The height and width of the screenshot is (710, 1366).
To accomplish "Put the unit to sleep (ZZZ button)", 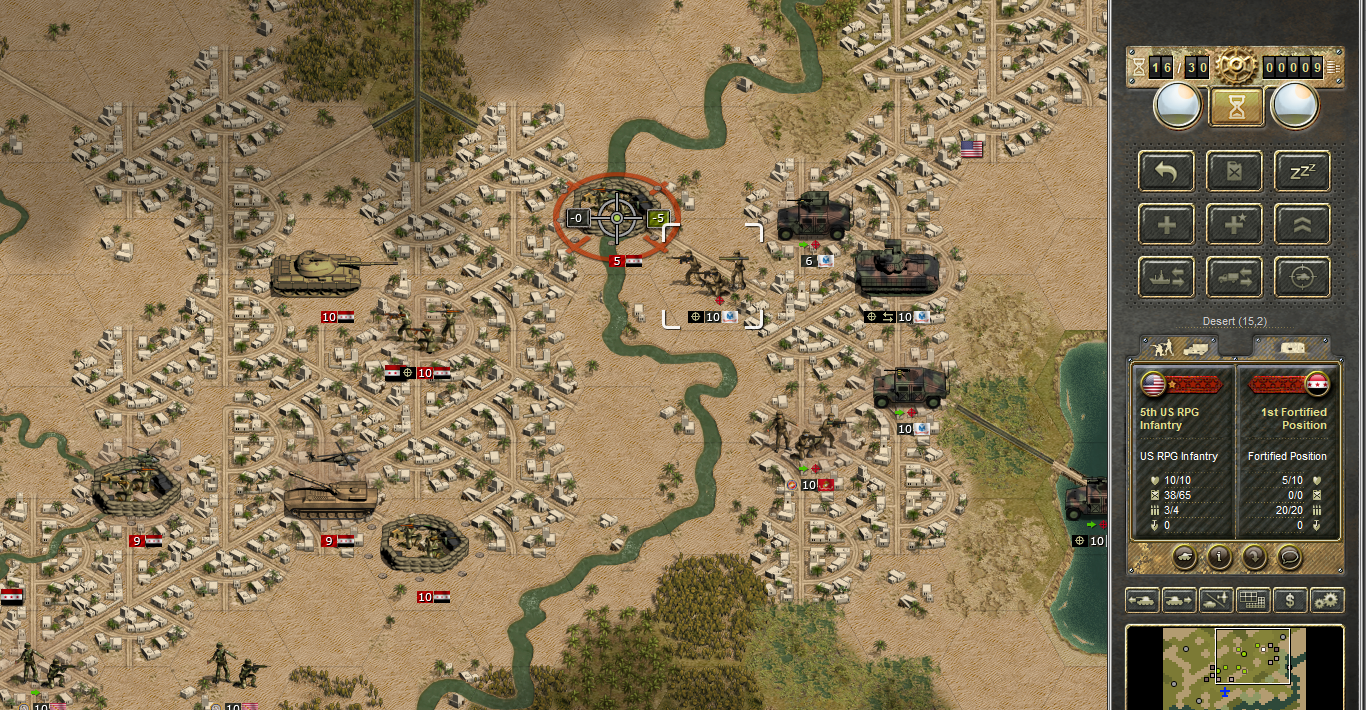I will (x=1302, y=172).
